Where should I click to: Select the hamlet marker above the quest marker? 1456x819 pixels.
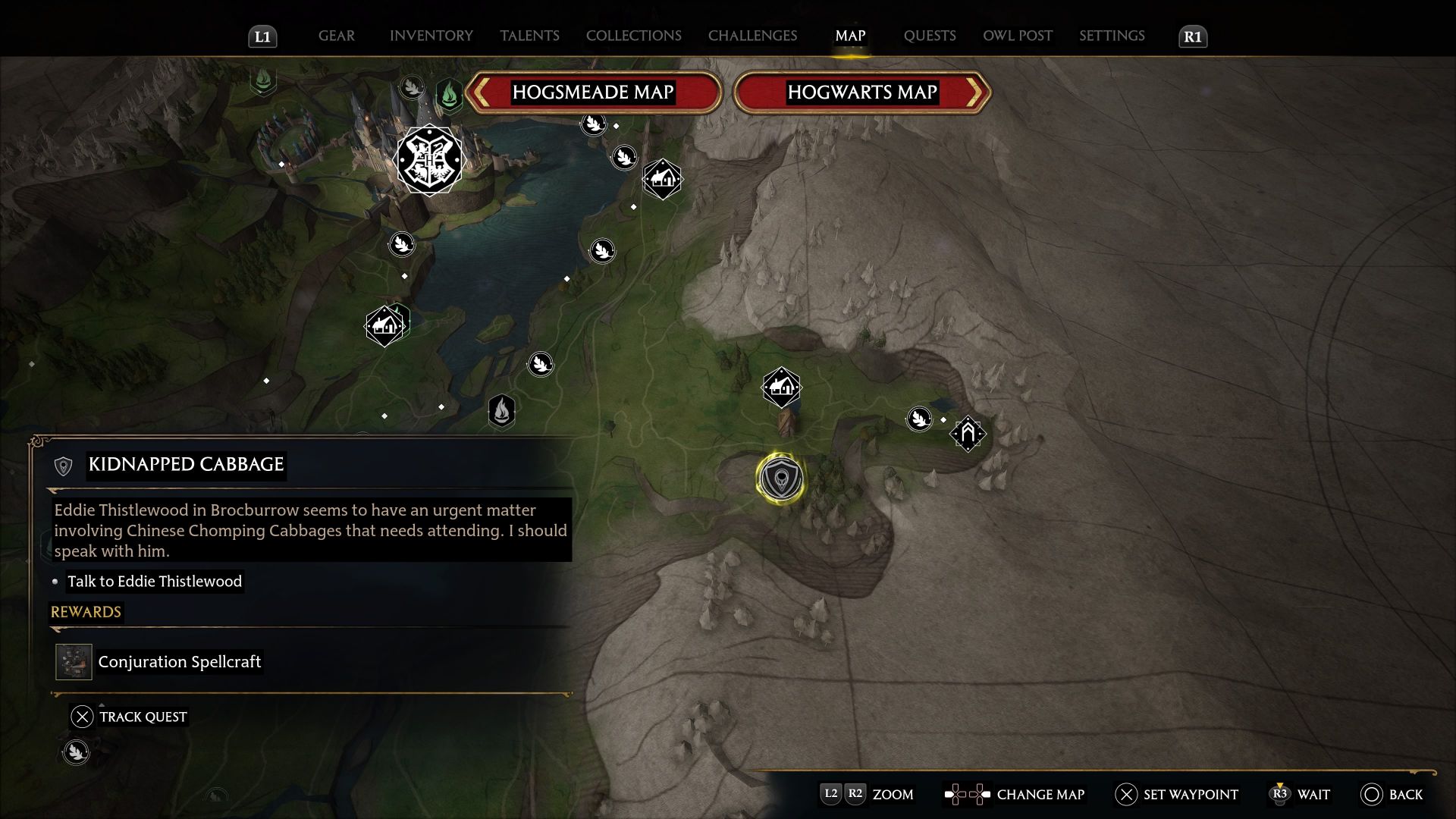pos(781,388)
